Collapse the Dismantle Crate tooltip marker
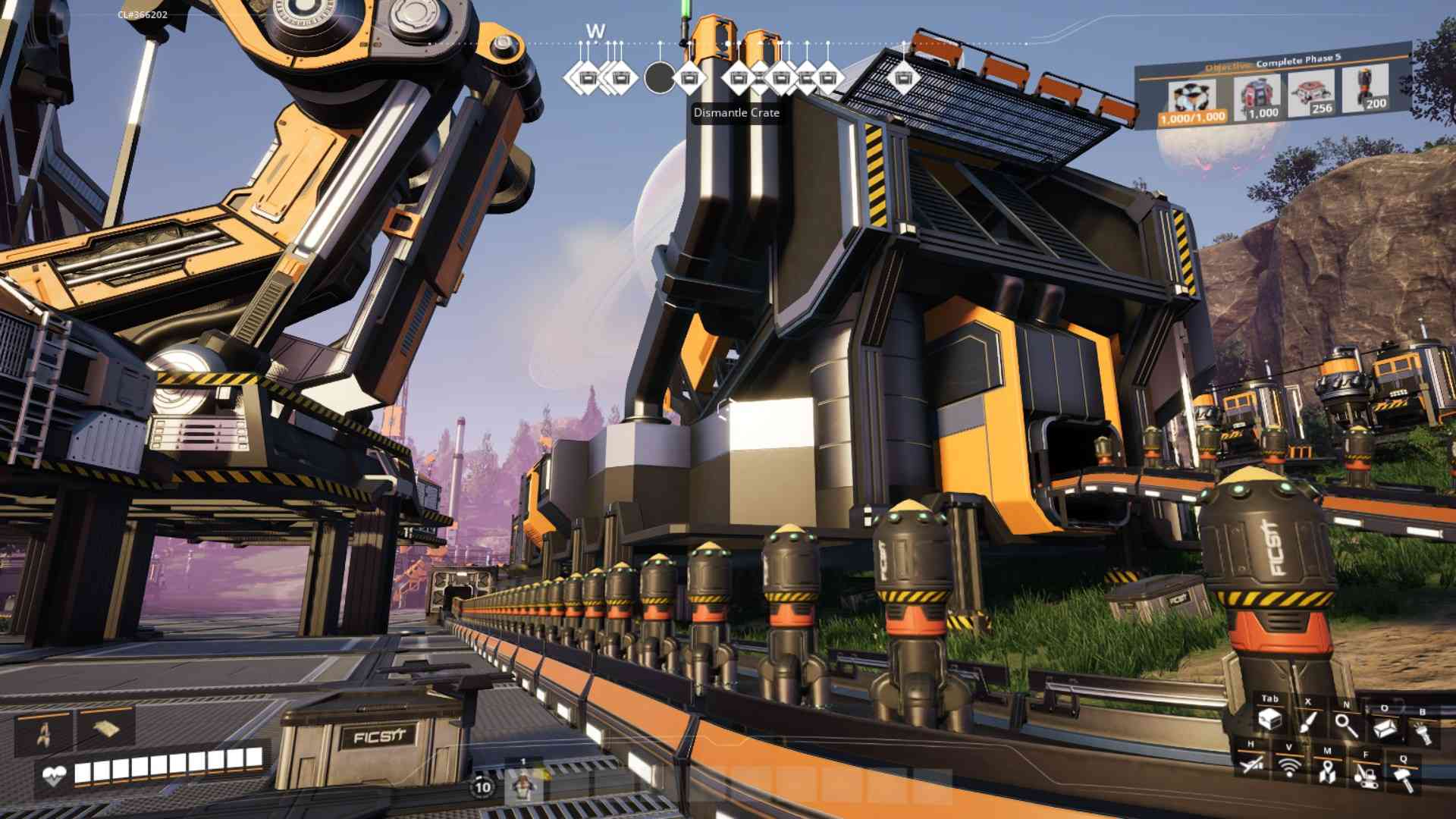 tap(659, 76)
